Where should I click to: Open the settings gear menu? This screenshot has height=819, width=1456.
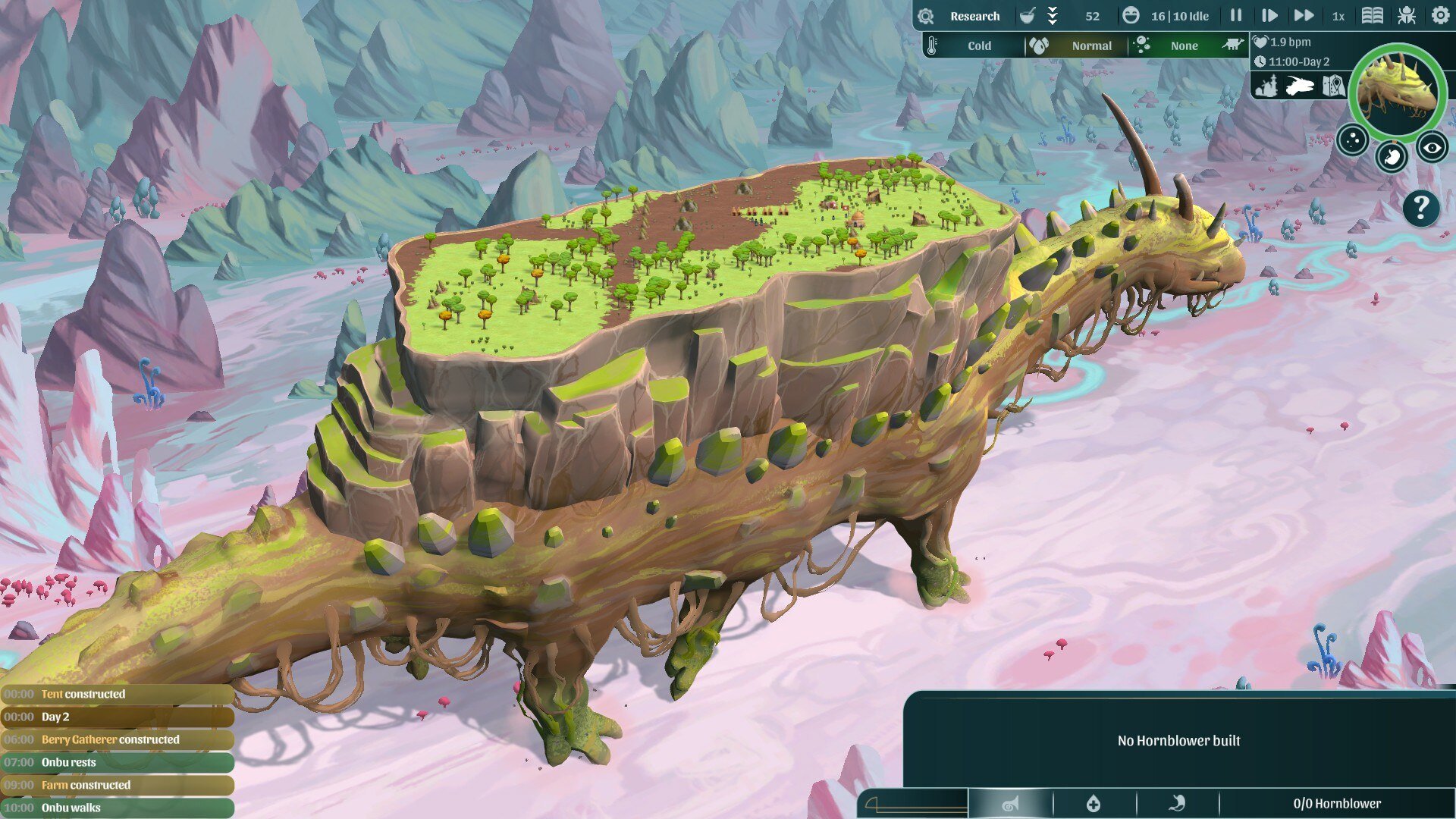1440,16
